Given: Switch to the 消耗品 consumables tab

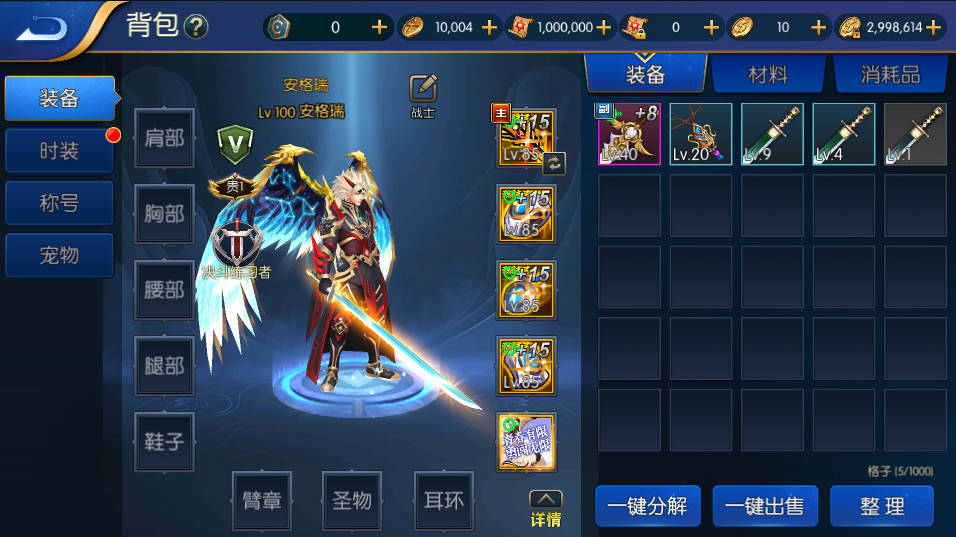Looking at the screenshot, I should point(889,74).
